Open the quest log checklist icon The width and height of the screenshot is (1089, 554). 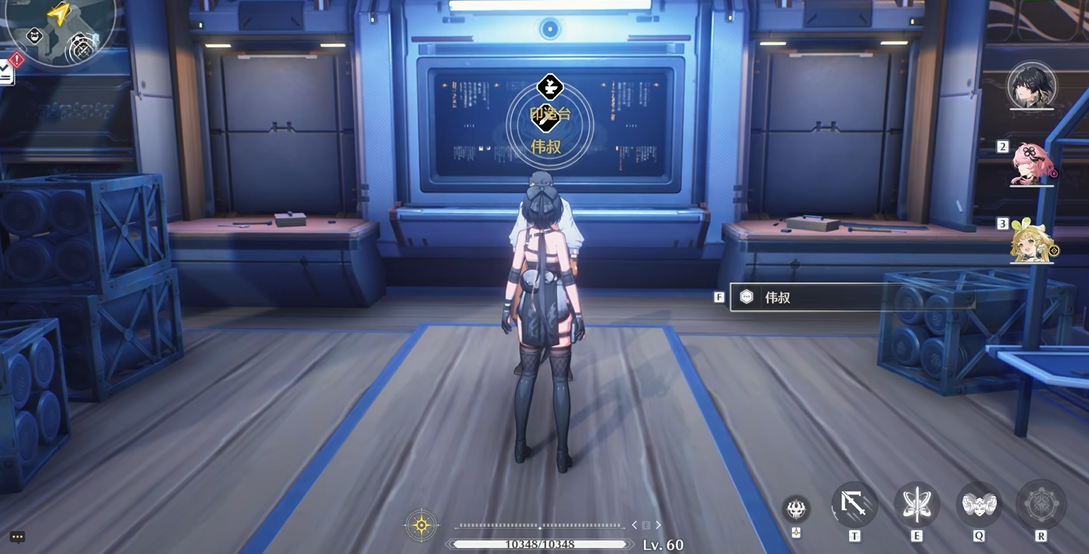pos(6,70)
